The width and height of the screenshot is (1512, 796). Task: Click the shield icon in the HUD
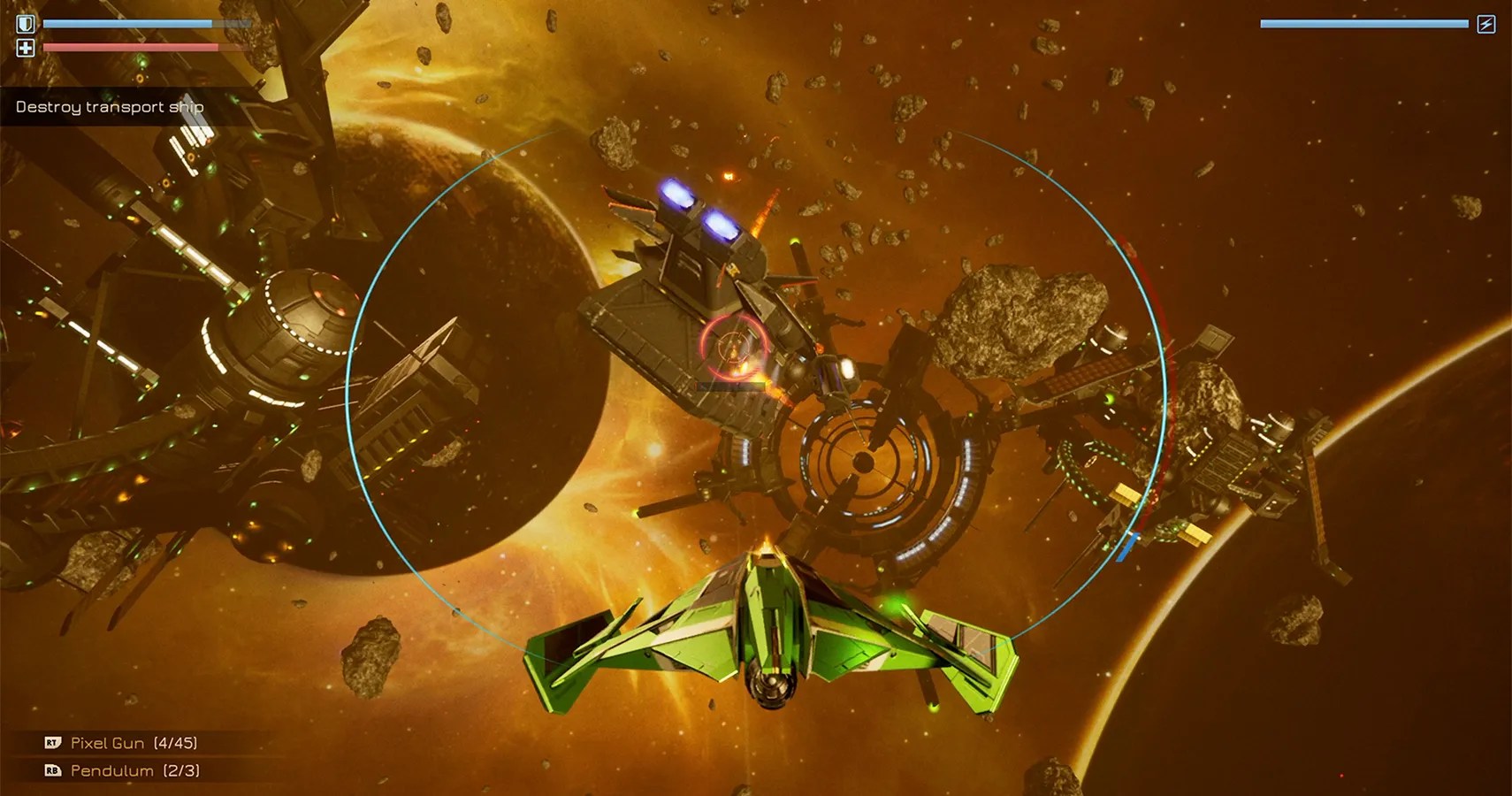pos(26,23)
